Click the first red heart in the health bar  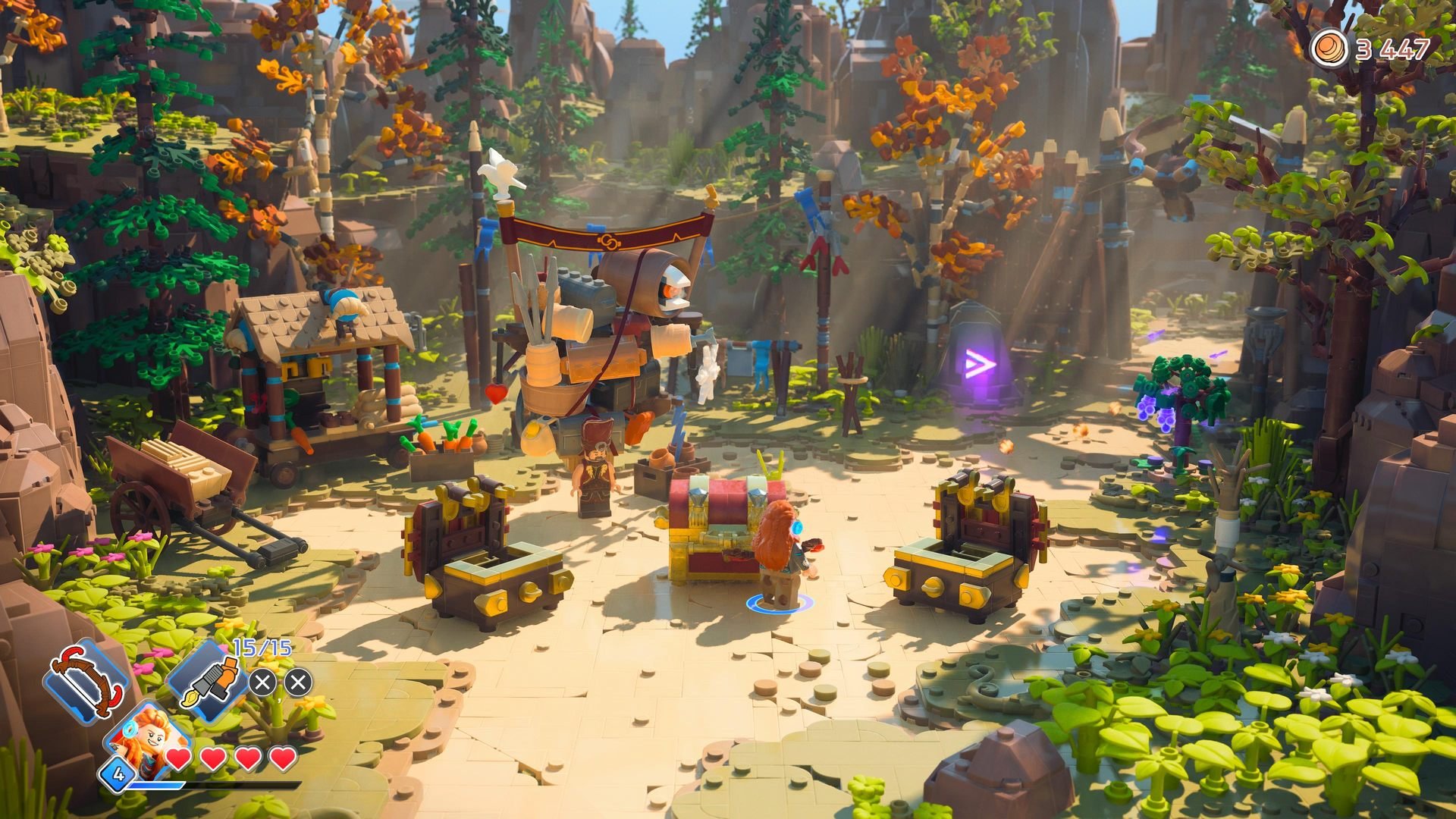click(177, 758)
